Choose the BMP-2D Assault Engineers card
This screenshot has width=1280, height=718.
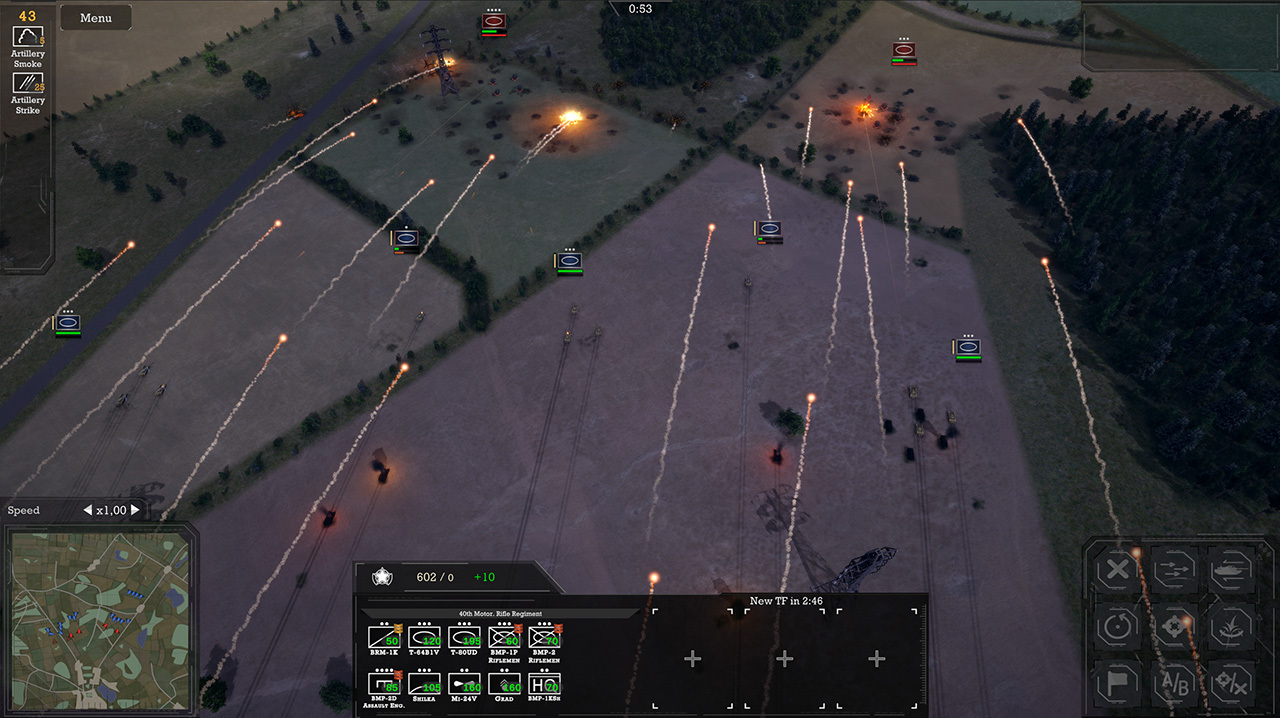tap(384, 684)
